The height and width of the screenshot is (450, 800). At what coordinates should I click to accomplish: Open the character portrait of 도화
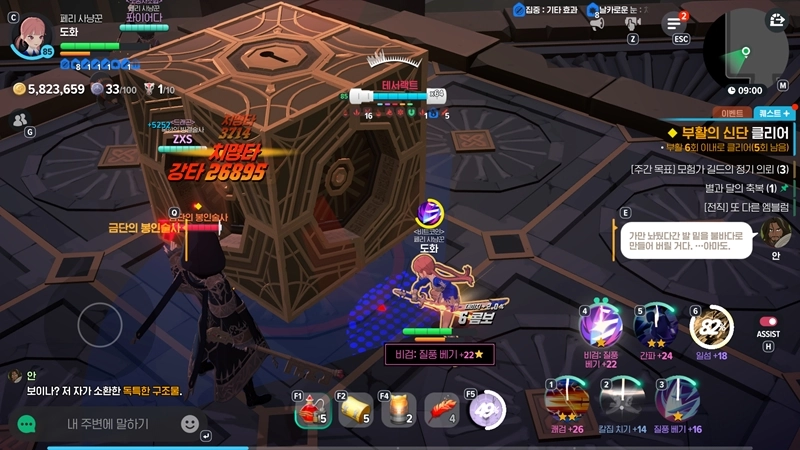coord(31,34)
